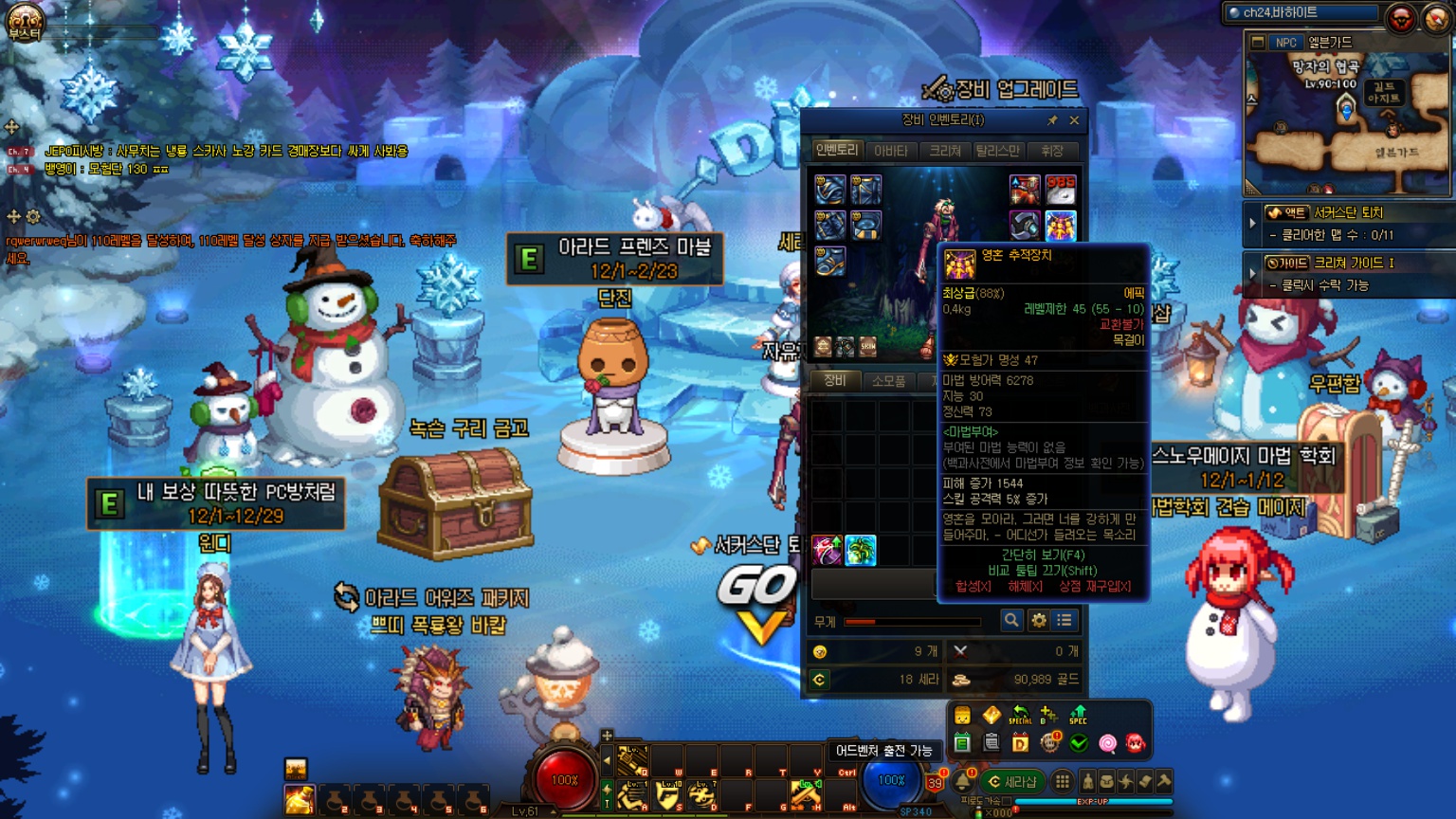1456x819 pixels.
Task: Switch to the 소모품 (Consumables) item tab
Action: tap(888, 381)
